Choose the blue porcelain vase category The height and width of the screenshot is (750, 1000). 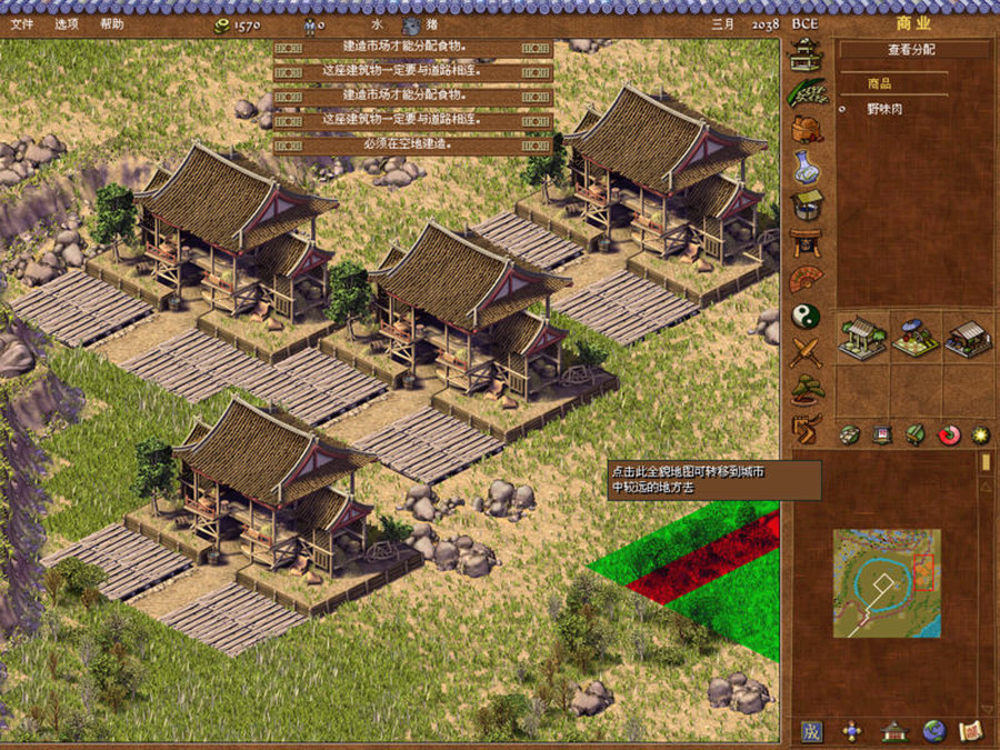[806, 166]
